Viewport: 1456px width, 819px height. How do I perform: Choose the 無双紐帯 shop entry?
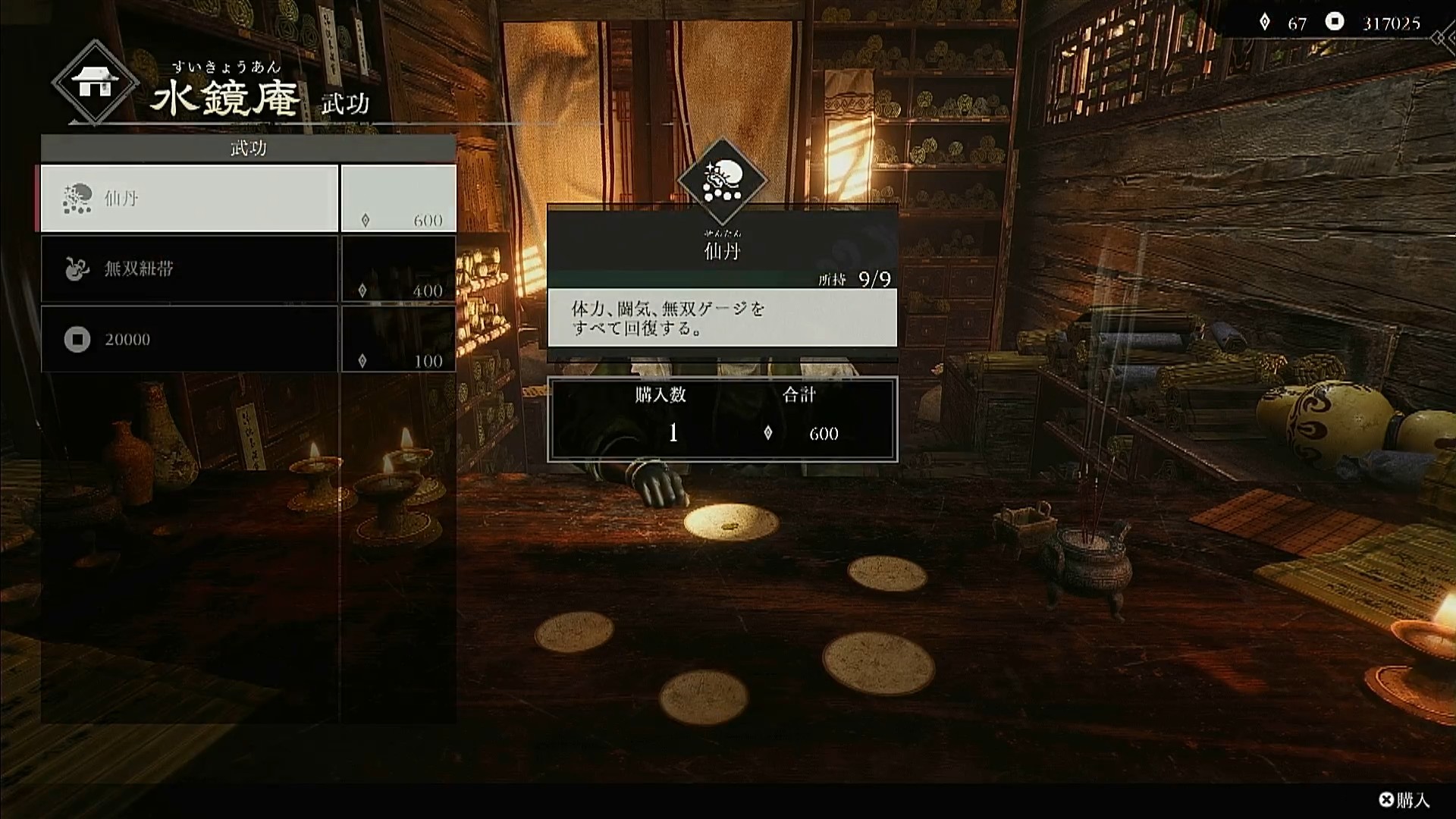tap(190, 268)
